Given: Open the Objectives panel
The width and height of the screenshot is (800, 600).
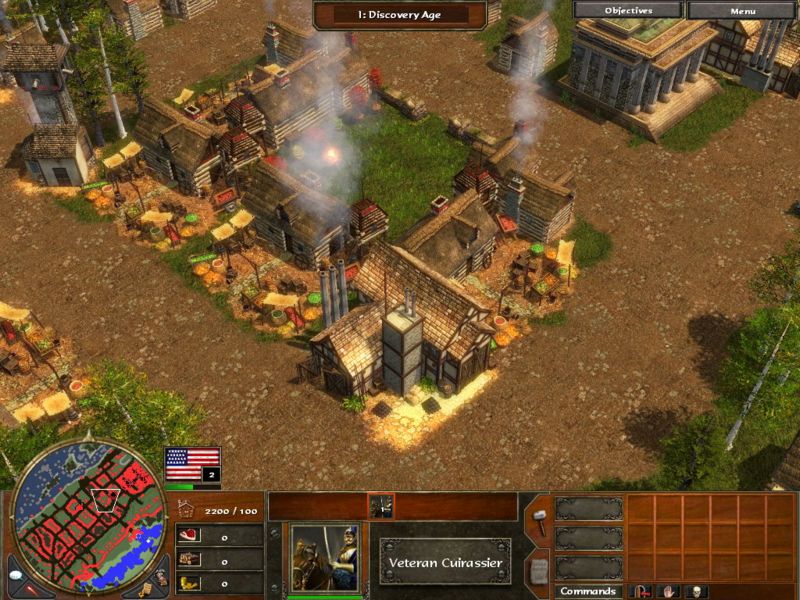Looking at the screenshot, I should tap(628, 10).
